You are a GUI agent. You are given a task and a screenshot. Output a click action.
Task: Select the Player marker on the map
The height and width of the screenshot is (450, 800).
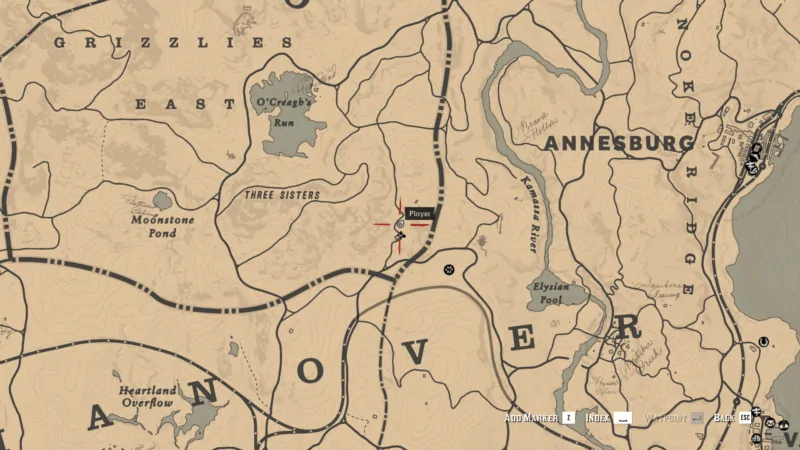(400, 224)
